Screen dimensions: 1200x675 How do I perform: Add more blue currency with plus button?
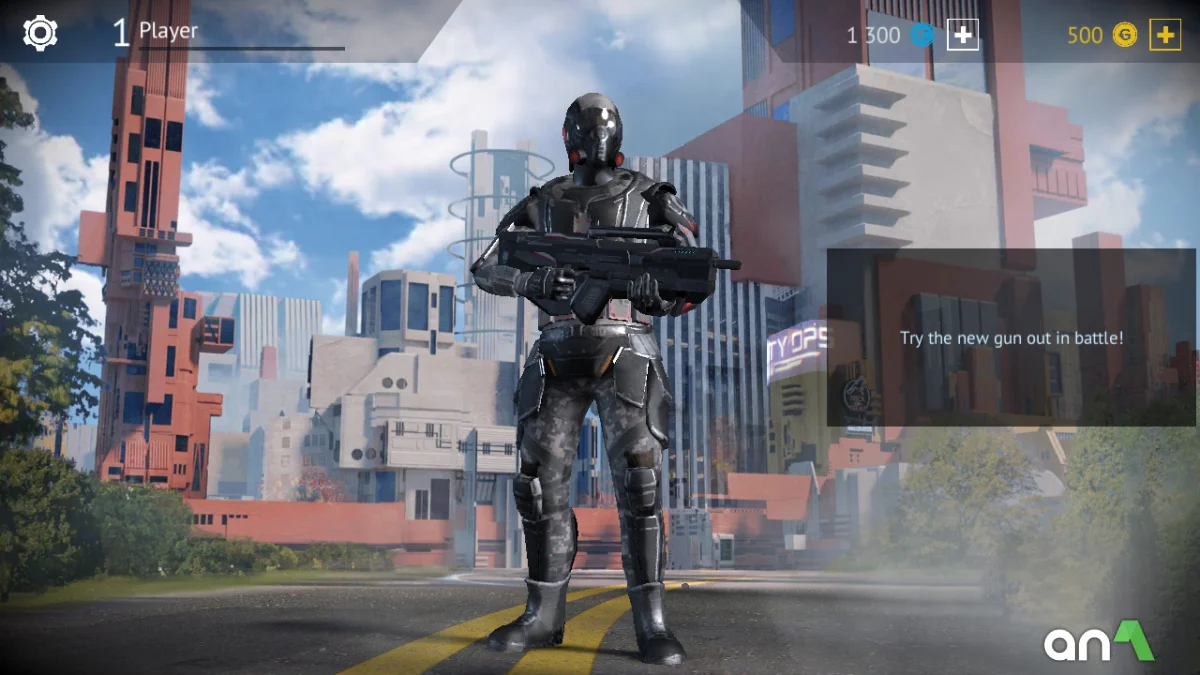point(962,35)
